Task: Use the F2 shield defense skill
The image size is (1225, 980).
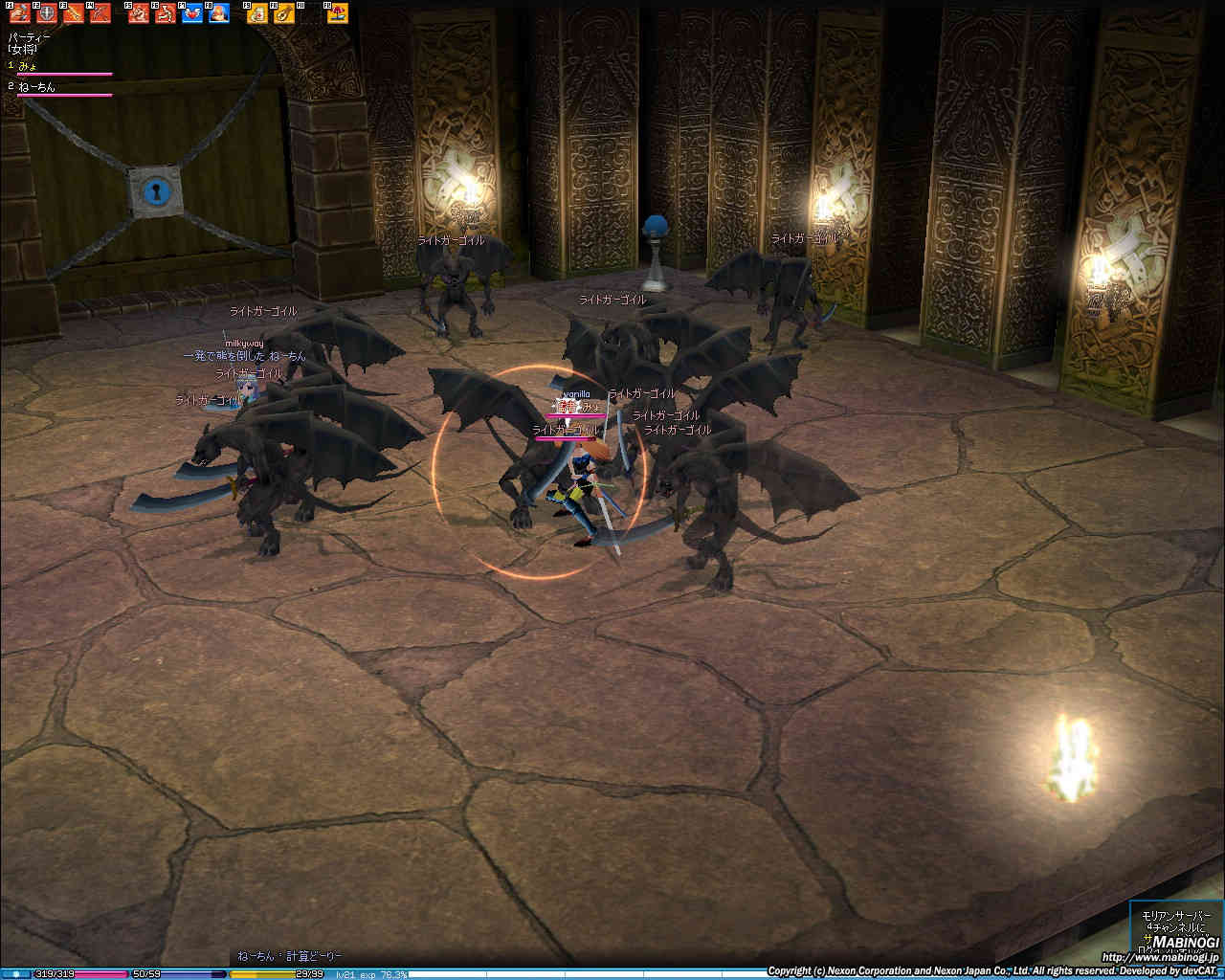Action: click(x=46, y=13)
